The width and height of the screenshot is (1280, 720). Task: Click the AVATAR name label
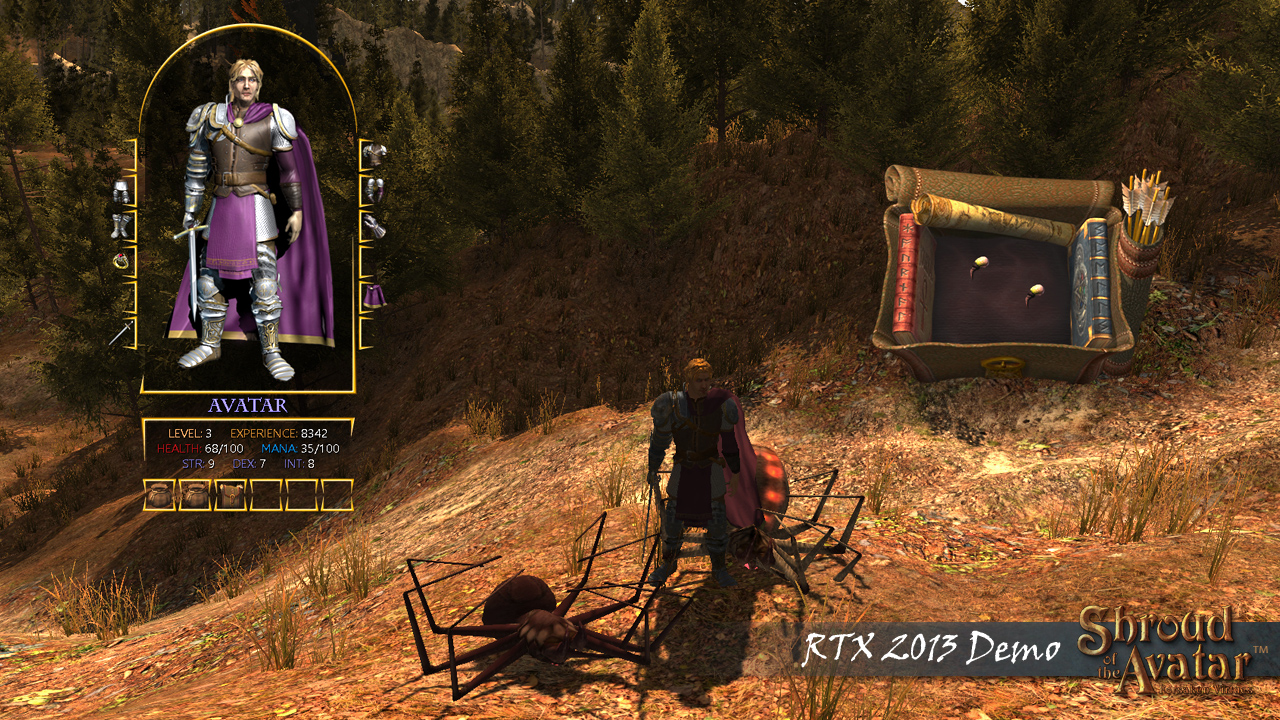point(248,403)
